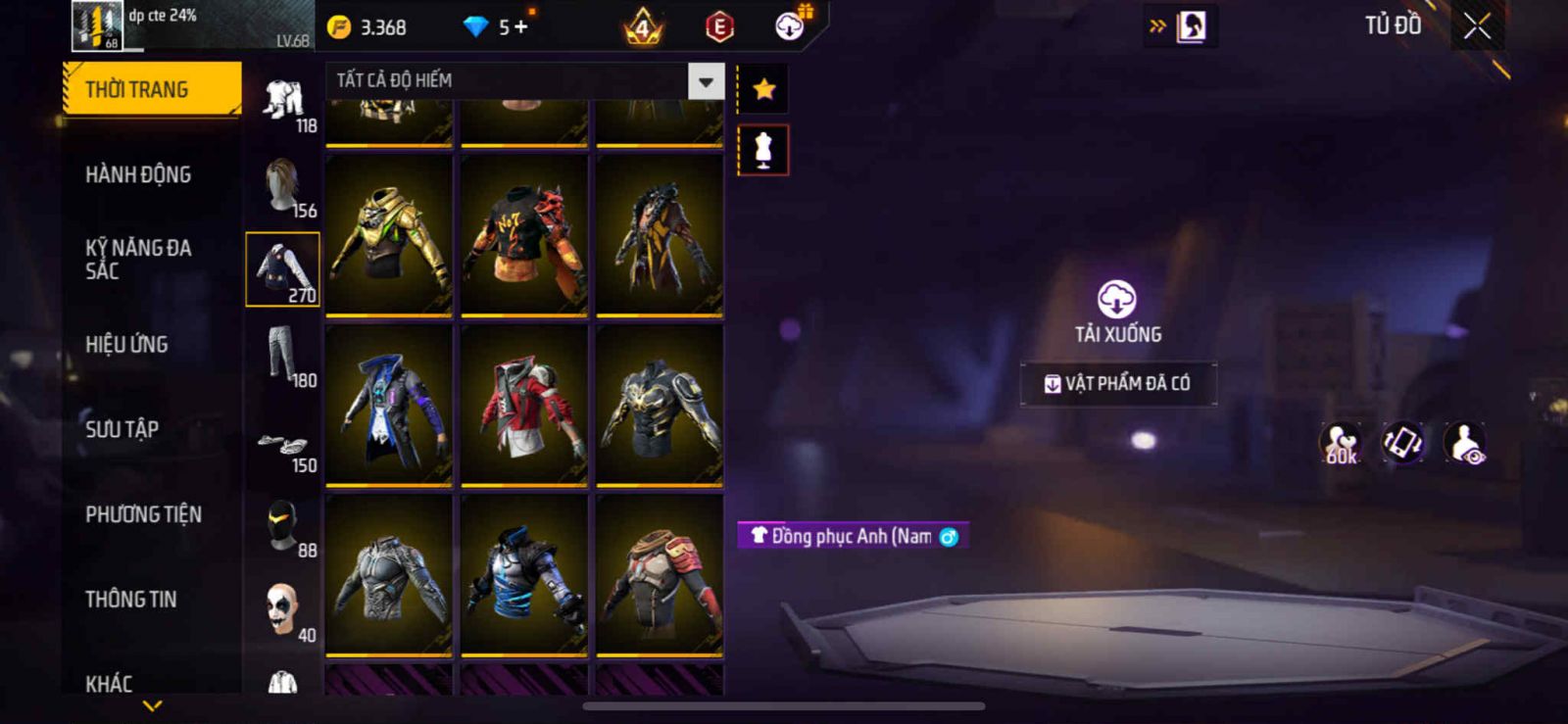This screenshot has width=1568, height=724.
Task: Add diamonds using the plus button
Action: click(x=520, y=27)
